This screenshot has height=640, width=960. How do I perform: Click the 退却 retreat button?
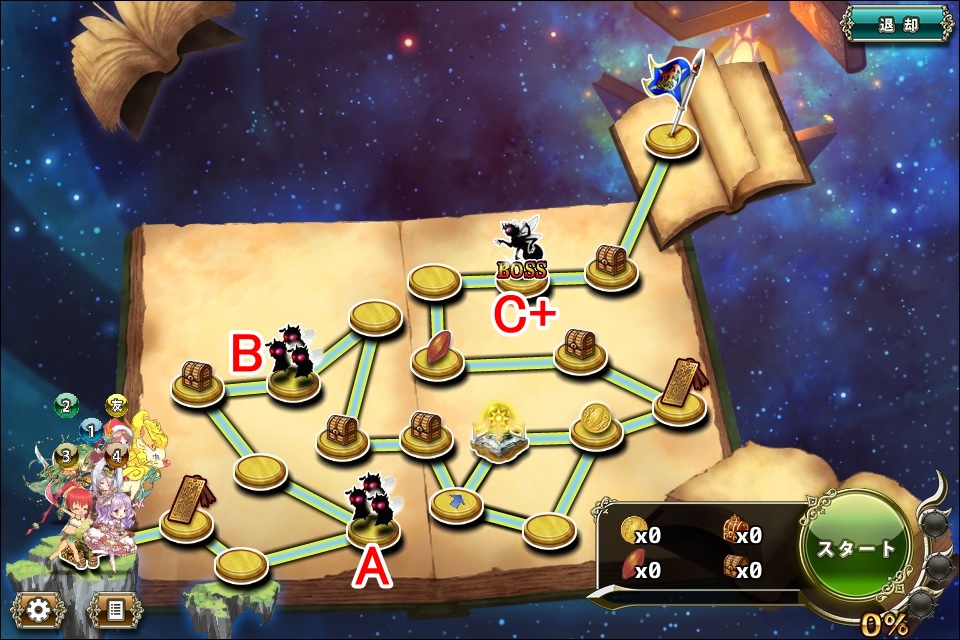[x=896, y=24]
